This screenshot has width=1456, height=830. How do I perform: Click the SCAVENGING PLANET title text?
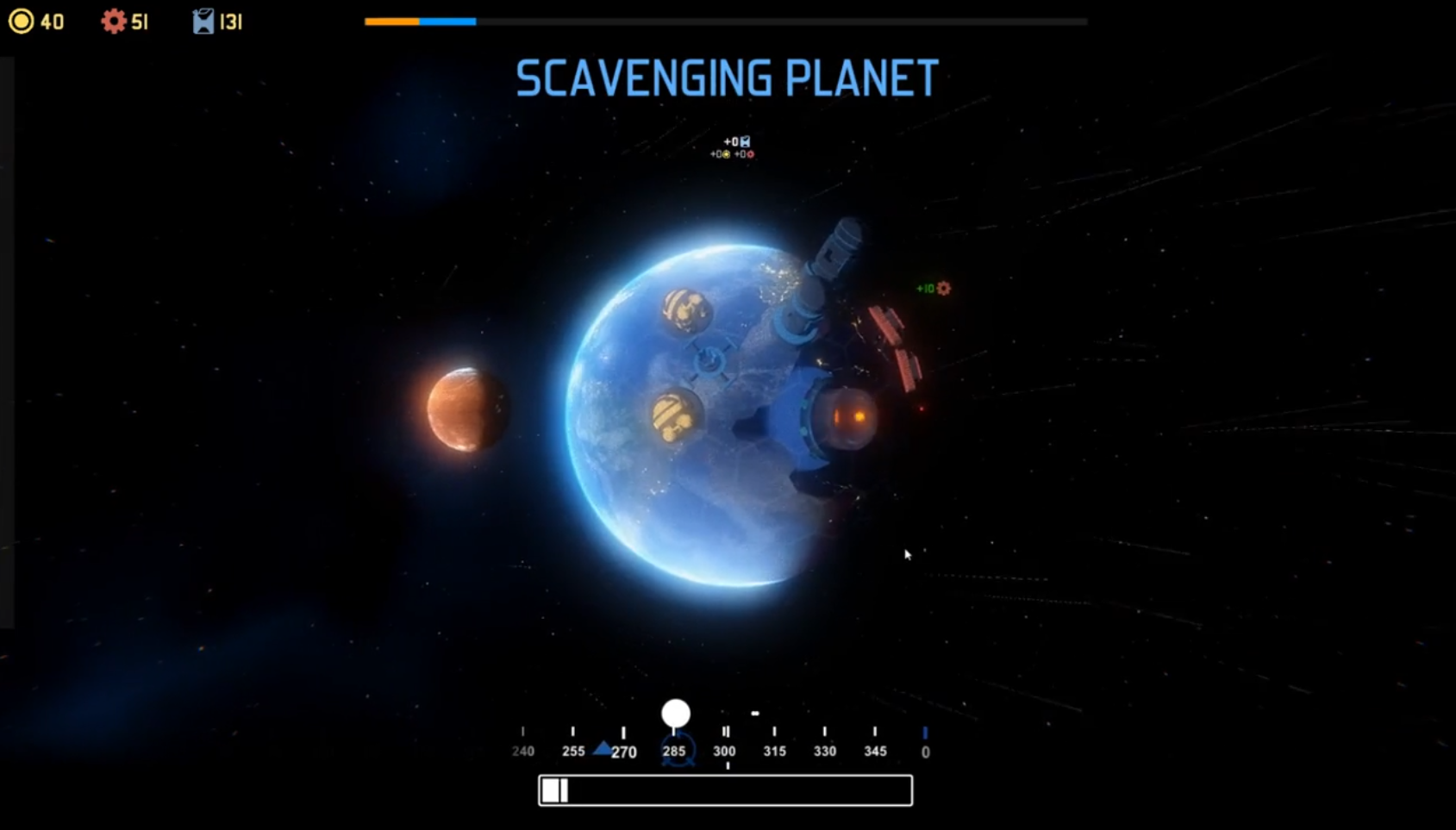click(x=725, y=76)
